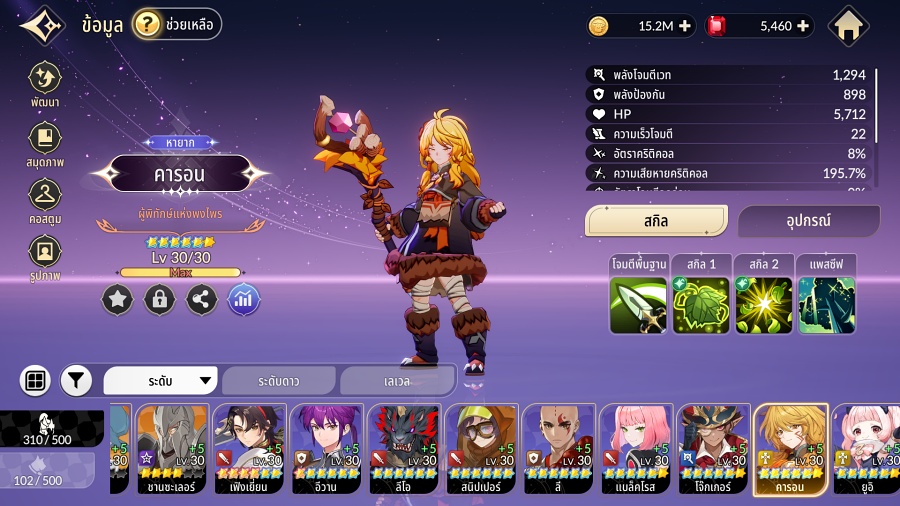Select the แพสซีฟ passive skill icon
Screen dimensions: 900x506
pos(826,305)
